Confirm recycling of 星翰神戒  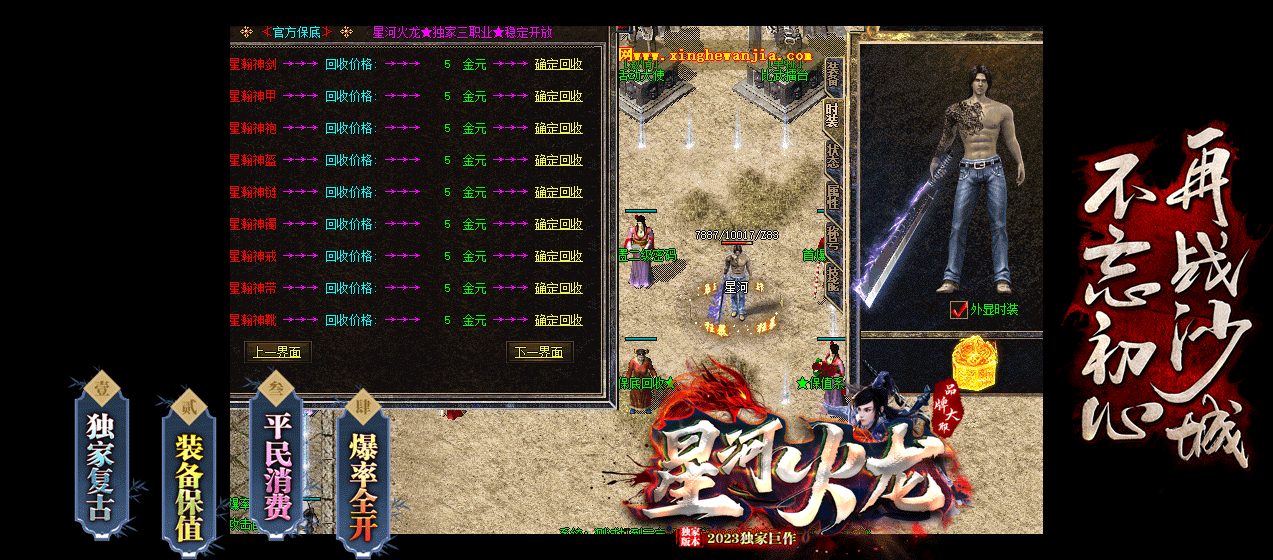click(558, 256)
